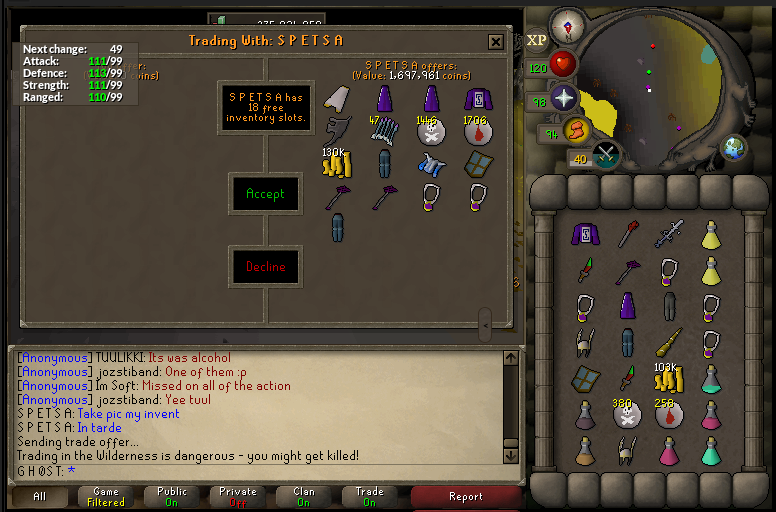This screenshot has width=776, height=512.
Task: Activate the special attack orb
Action: point(606,155)
